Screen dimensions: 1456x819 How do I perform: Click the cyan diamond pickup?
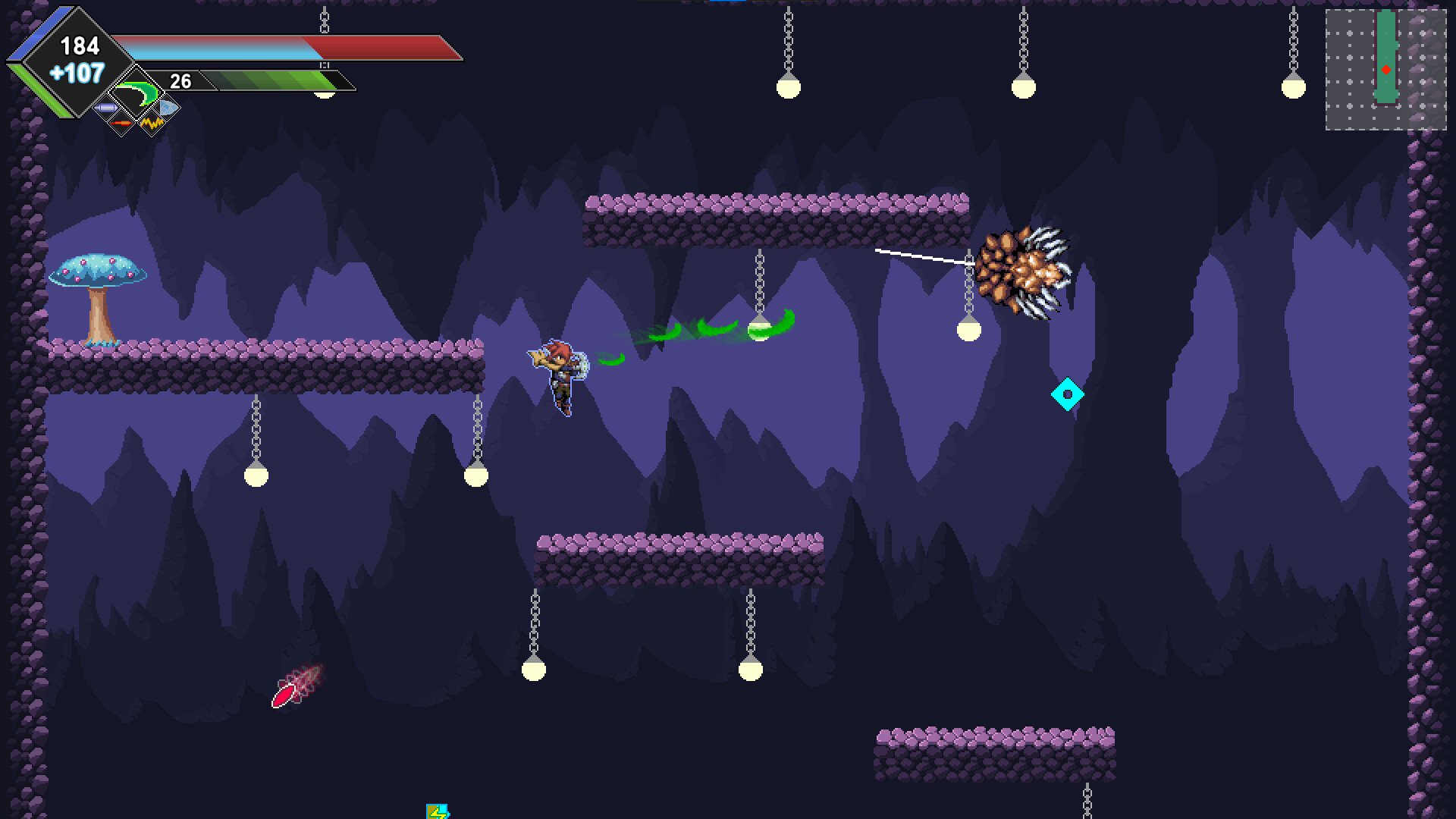pos(1067,394)
